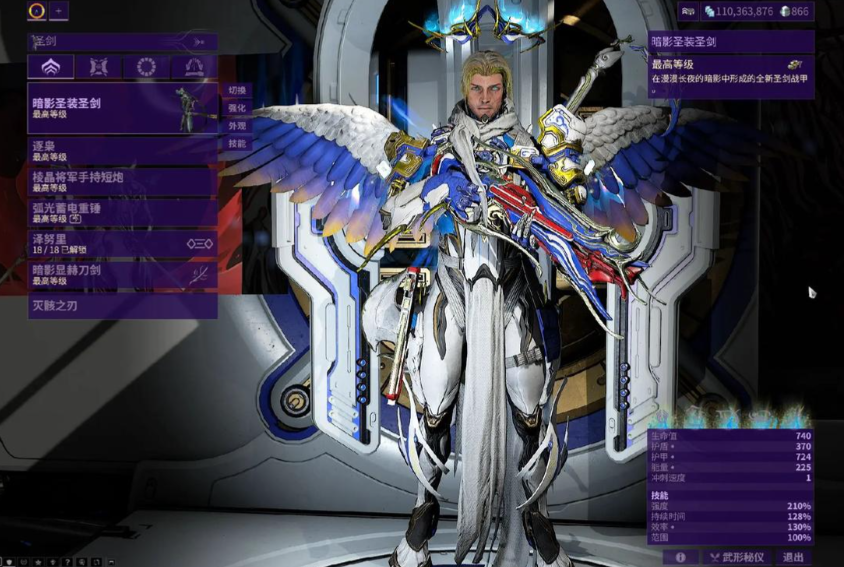Add a new loadout with plus button

(x=59, y=11)
